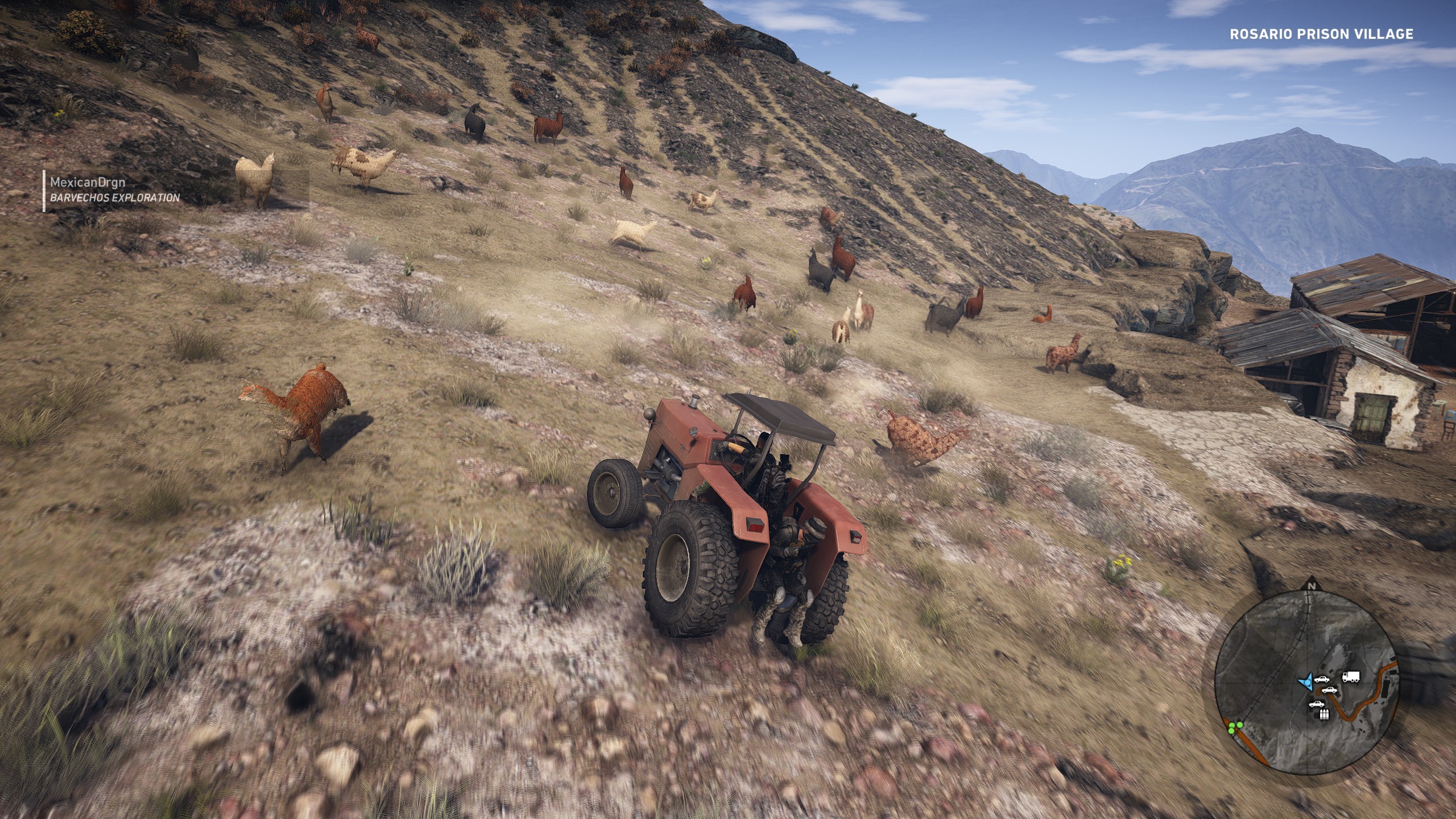Select the ammo crate marker on minimap

[1324, 714]
